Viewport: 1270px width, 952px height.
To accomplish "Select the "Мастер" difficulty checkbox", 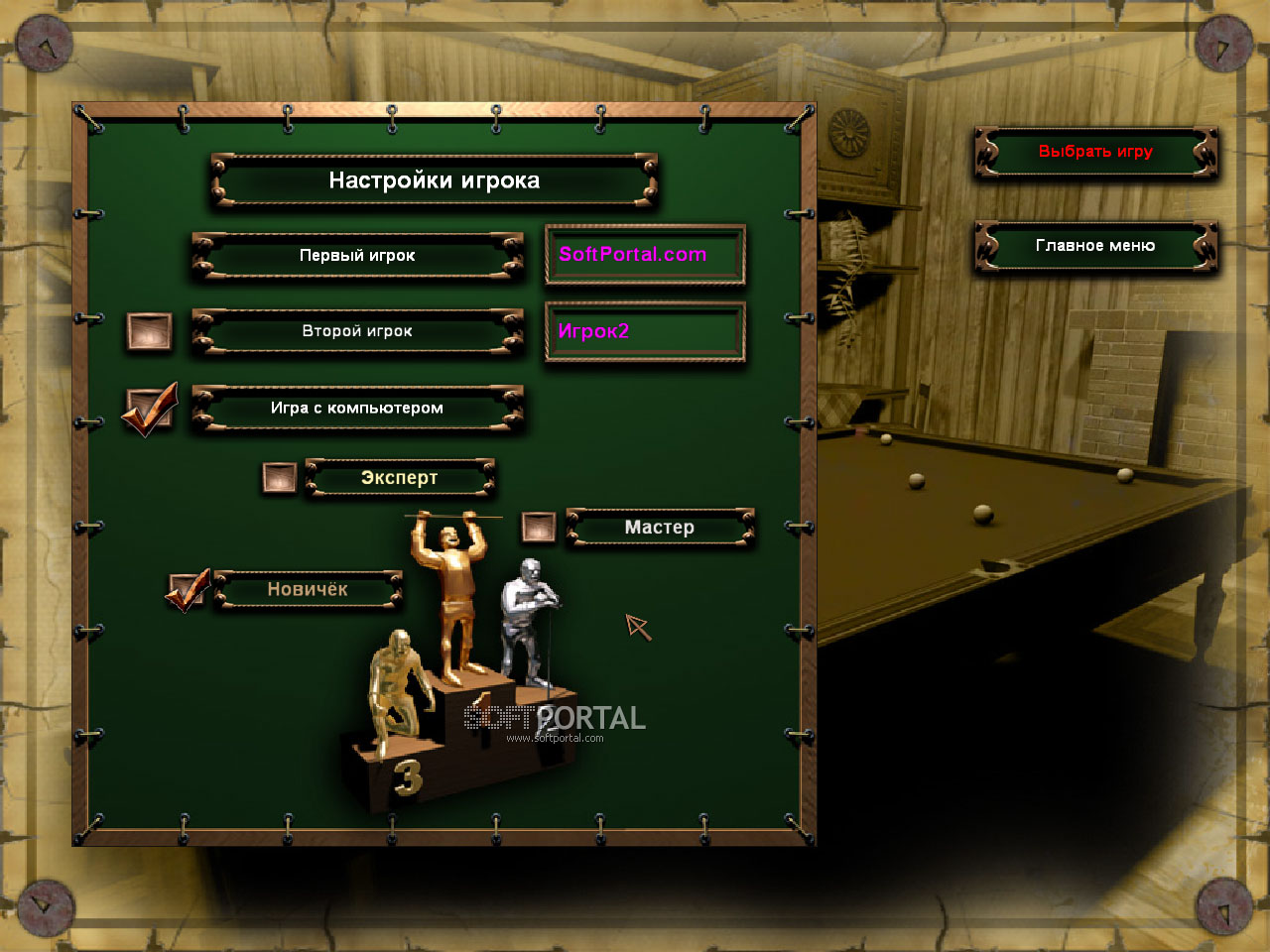I will coord(539,527).
